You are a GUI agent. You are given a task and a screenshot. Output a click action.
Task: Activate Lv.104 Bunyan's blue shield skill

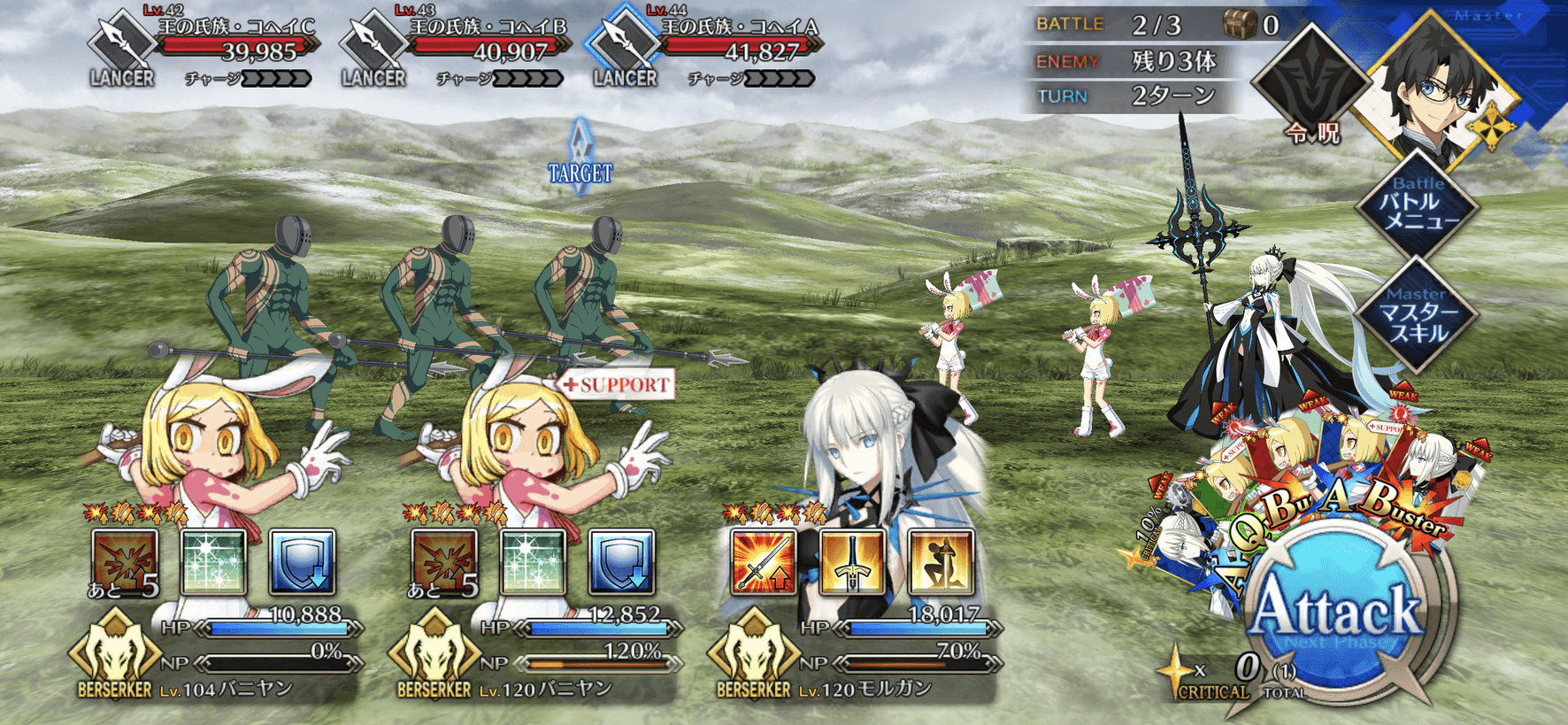[302, 561]
